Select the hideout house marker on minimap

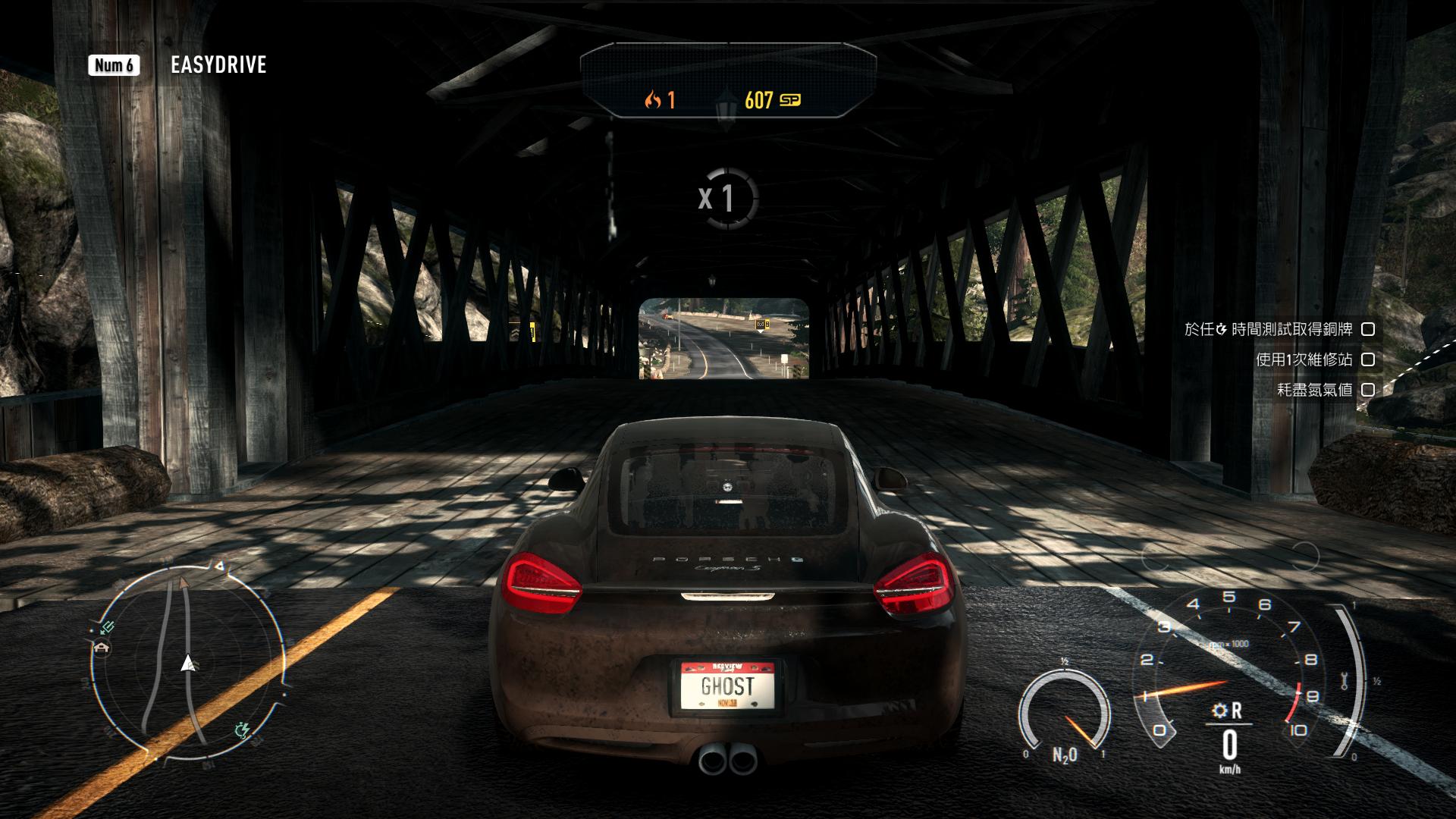(102, 647)
